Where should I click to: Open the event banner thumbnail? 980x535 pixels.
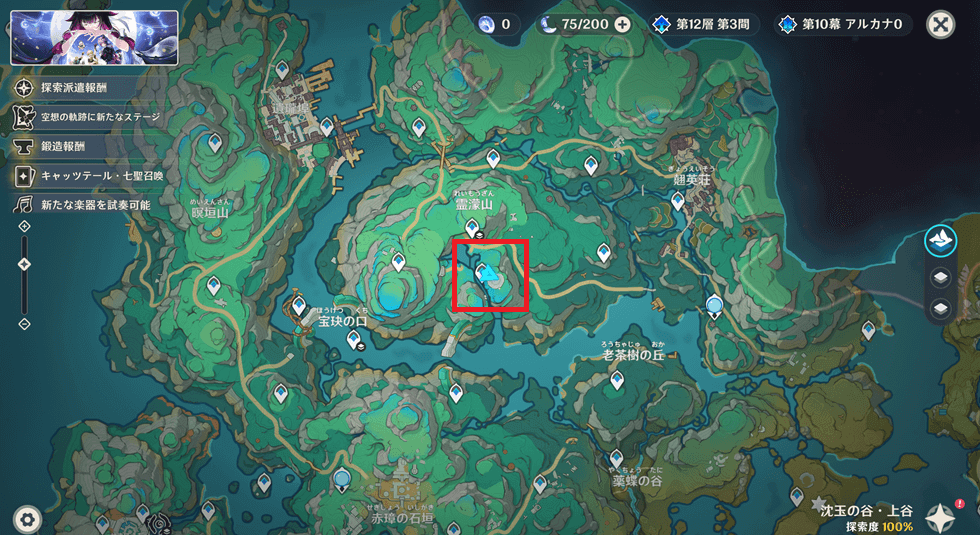(x=94, y=37)
